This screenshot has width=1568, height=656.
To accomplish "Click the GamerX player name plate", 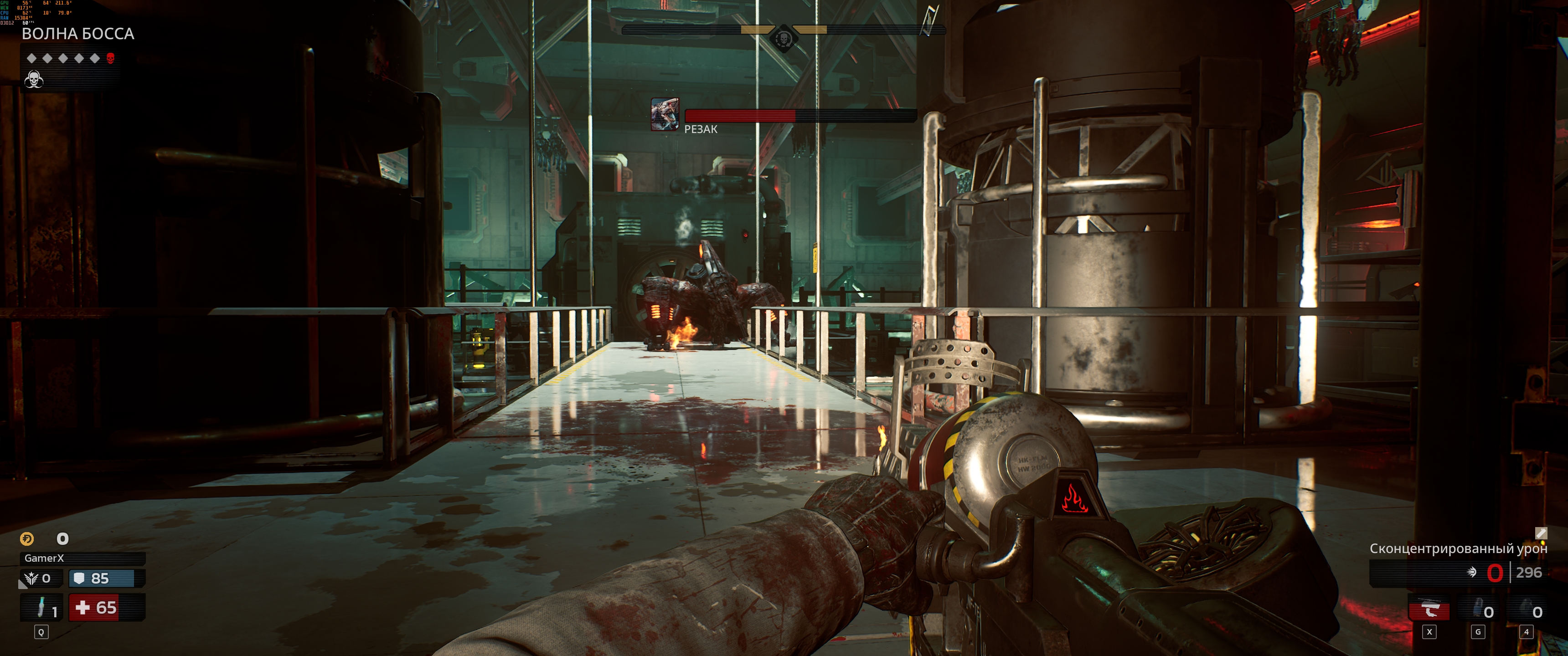I will pyautogui.click(x=83, y=558).
